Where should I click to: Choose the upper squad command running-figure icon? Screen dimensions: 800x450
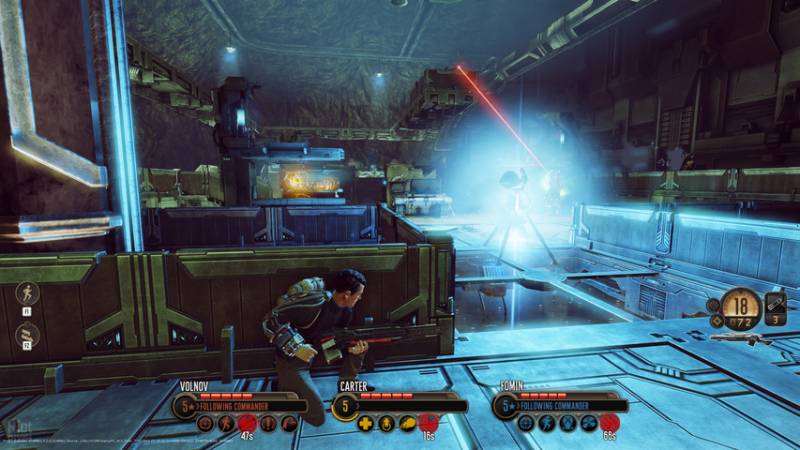[x=27, y=293]
